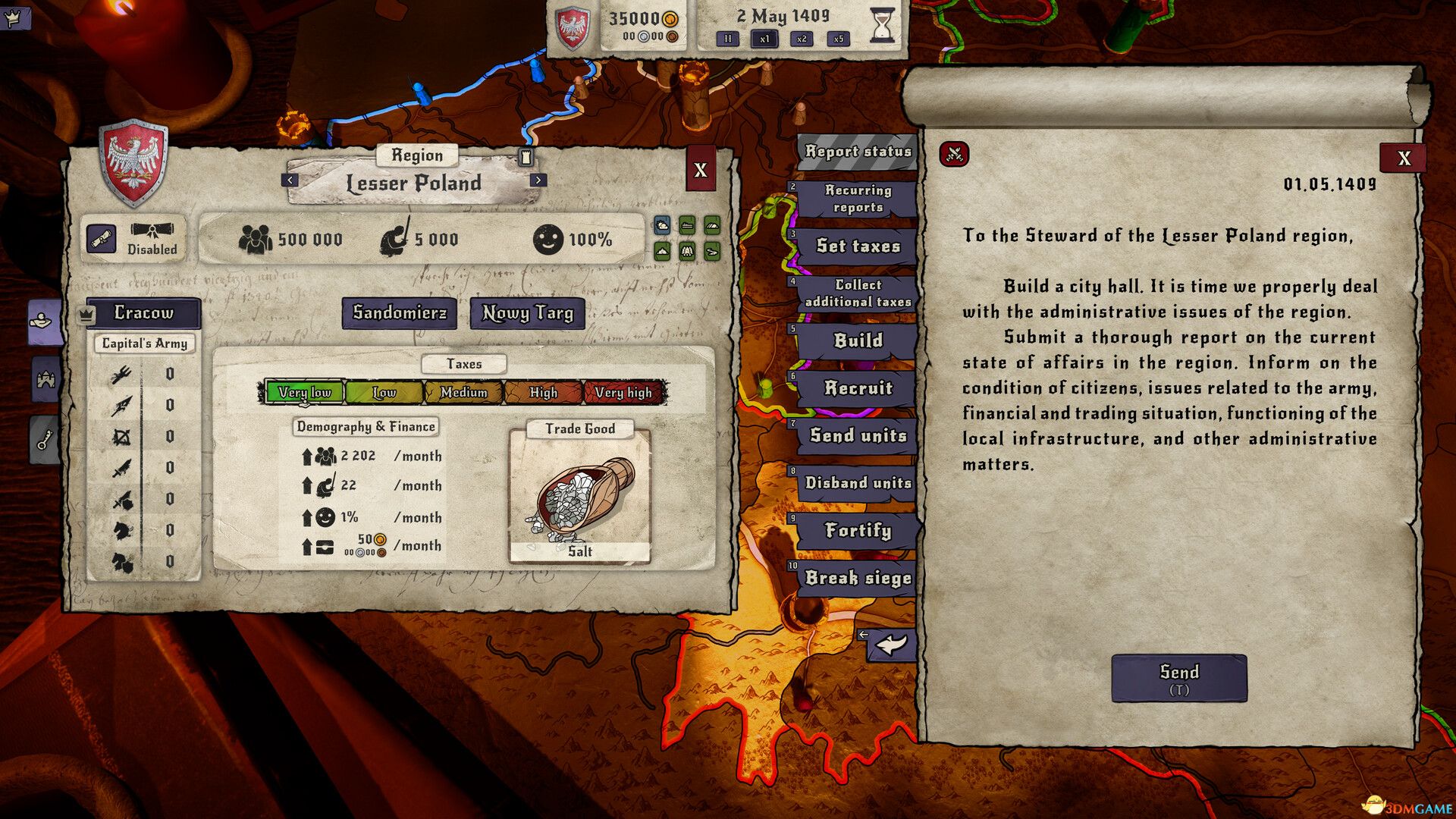Screen dimensions: 1456x819
Task: Switch to the next region arrow
Action: (x=538, y=180)
